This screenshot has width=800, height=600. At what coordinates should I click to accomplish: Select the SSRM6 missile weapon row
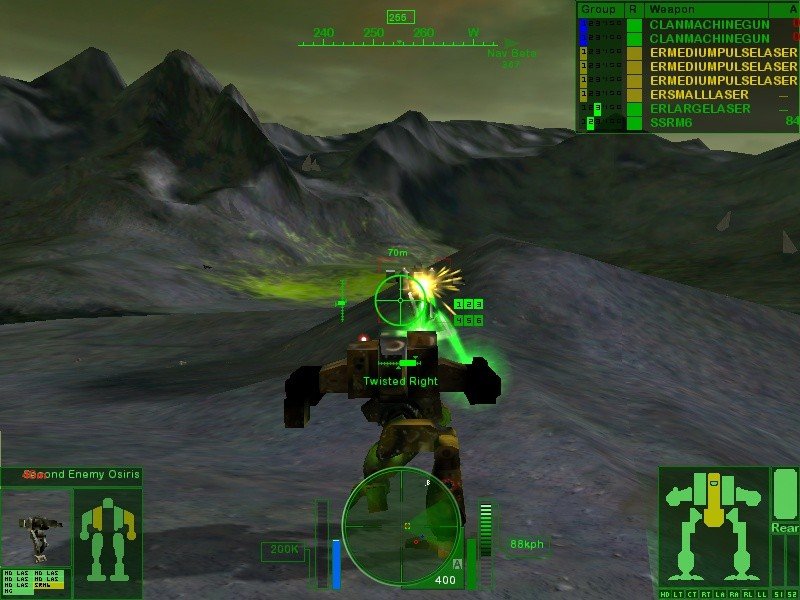coord(670,122)
